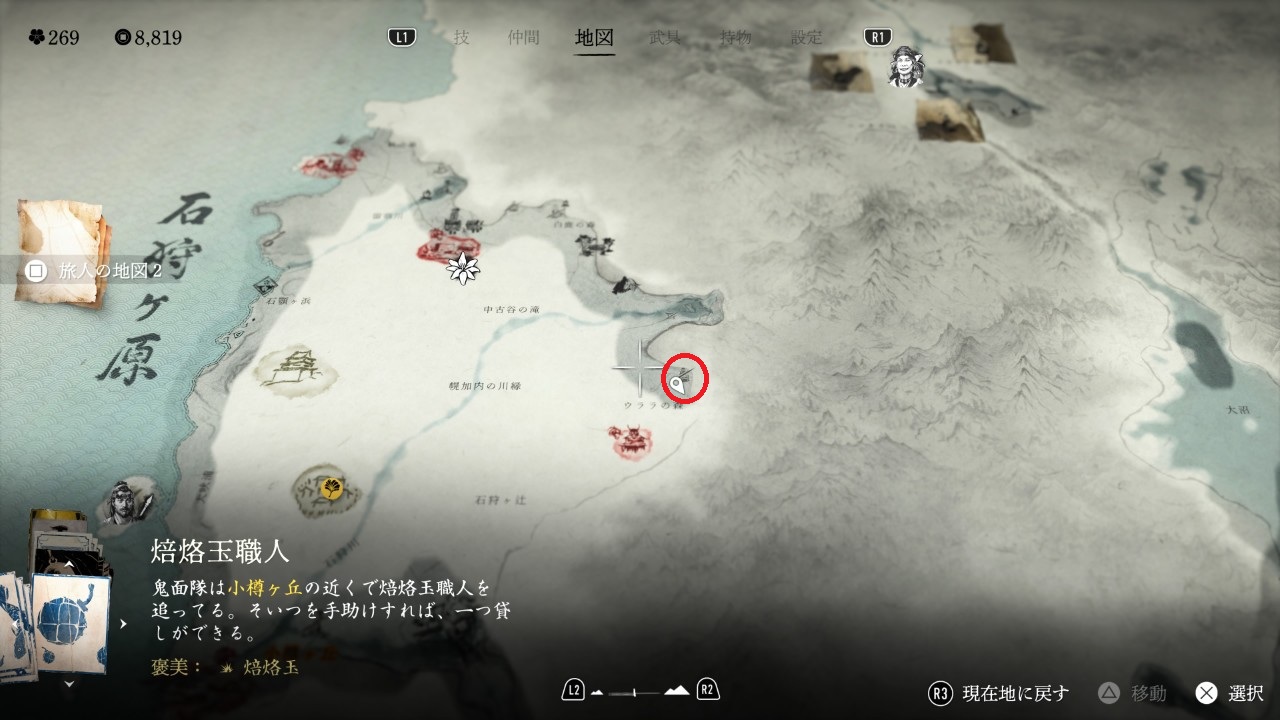Image resolution: width=1280 pixels, height=720 pixels.
Task: Switch to the 技 tab
Action: pos(461,38)
